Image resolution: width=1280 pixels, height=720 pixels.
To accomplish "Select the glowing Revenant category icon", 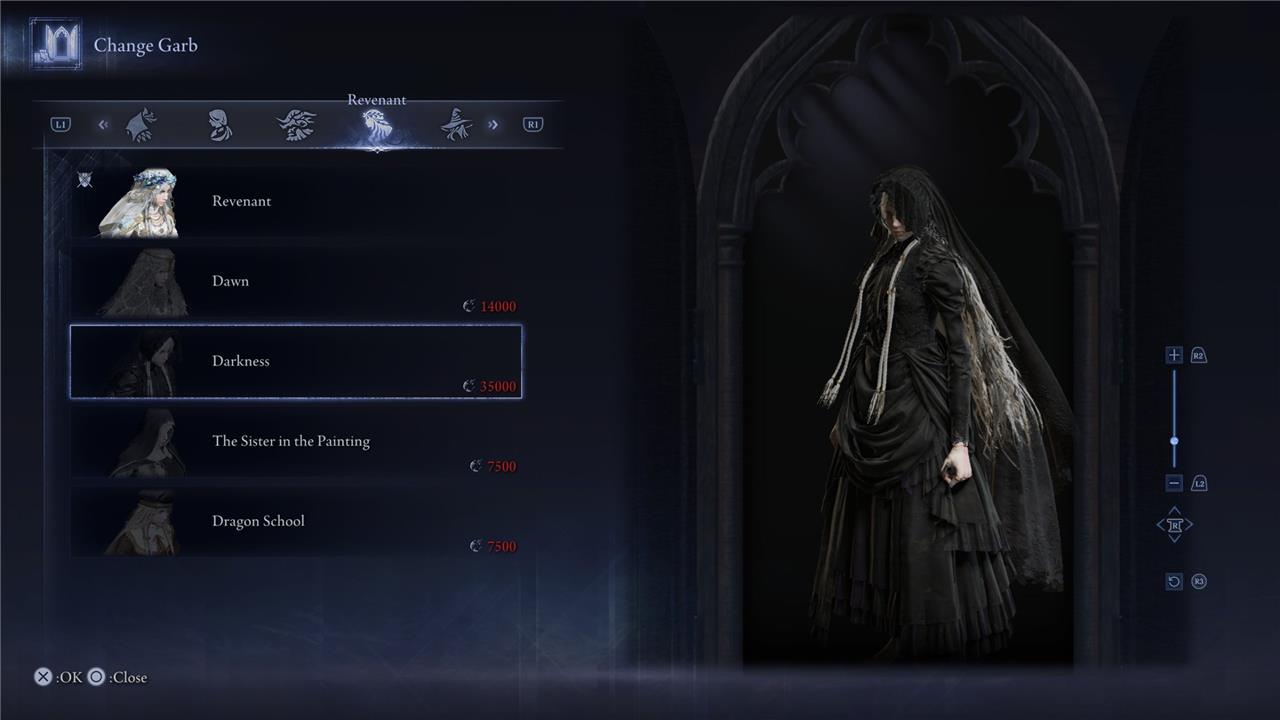I will click(x=375, y=124).
